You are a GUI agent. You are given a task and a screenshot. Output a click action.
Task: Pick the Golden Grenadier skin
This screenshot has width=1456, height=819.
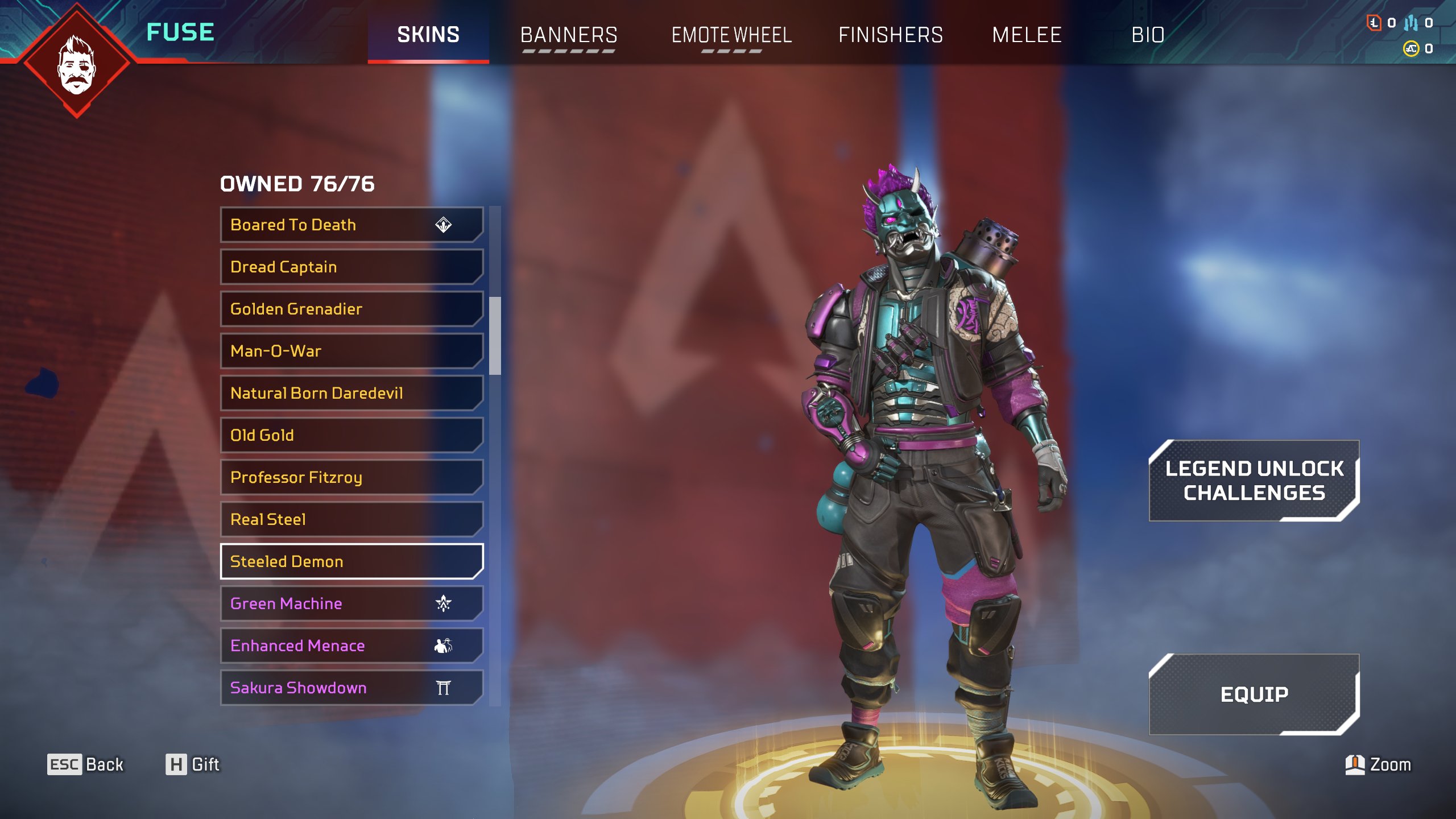coord(351,309)
